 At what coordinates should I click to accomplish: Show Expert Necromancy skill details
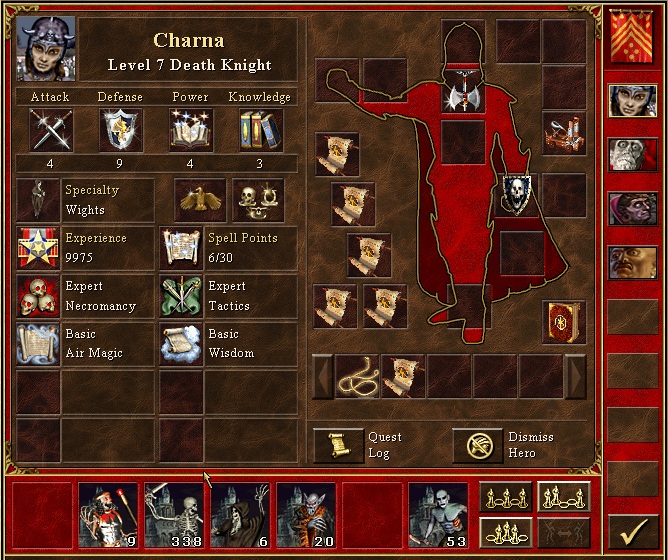pyautogui.click(x=37, y=296)
